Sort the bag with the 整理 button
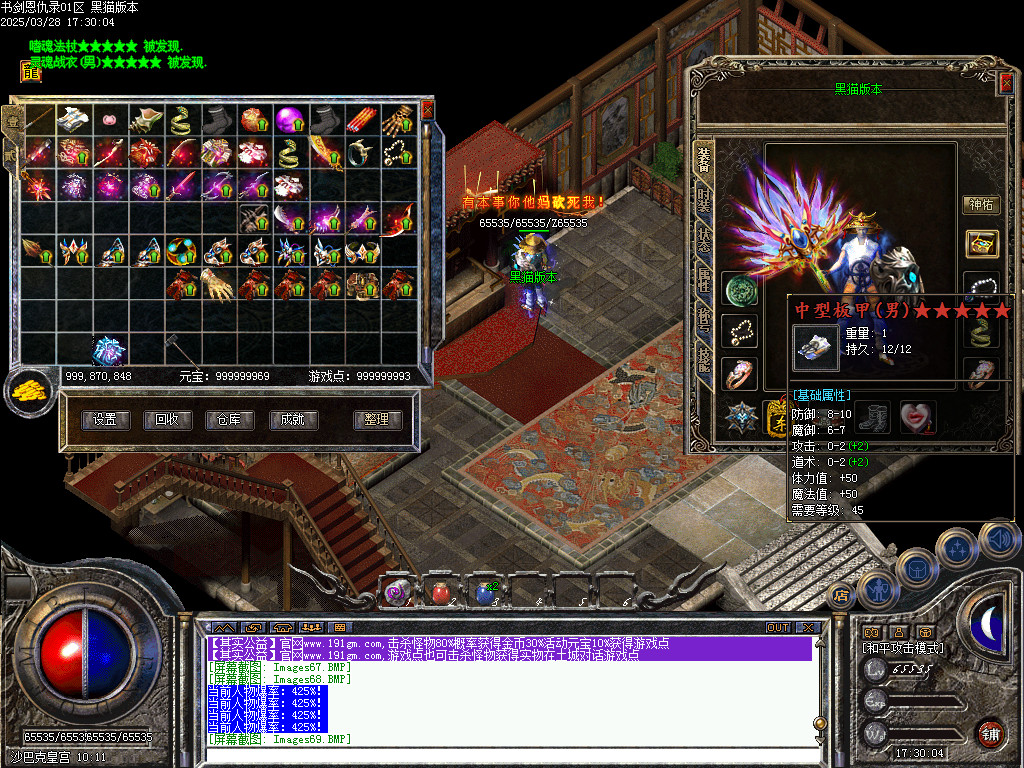 377,420
